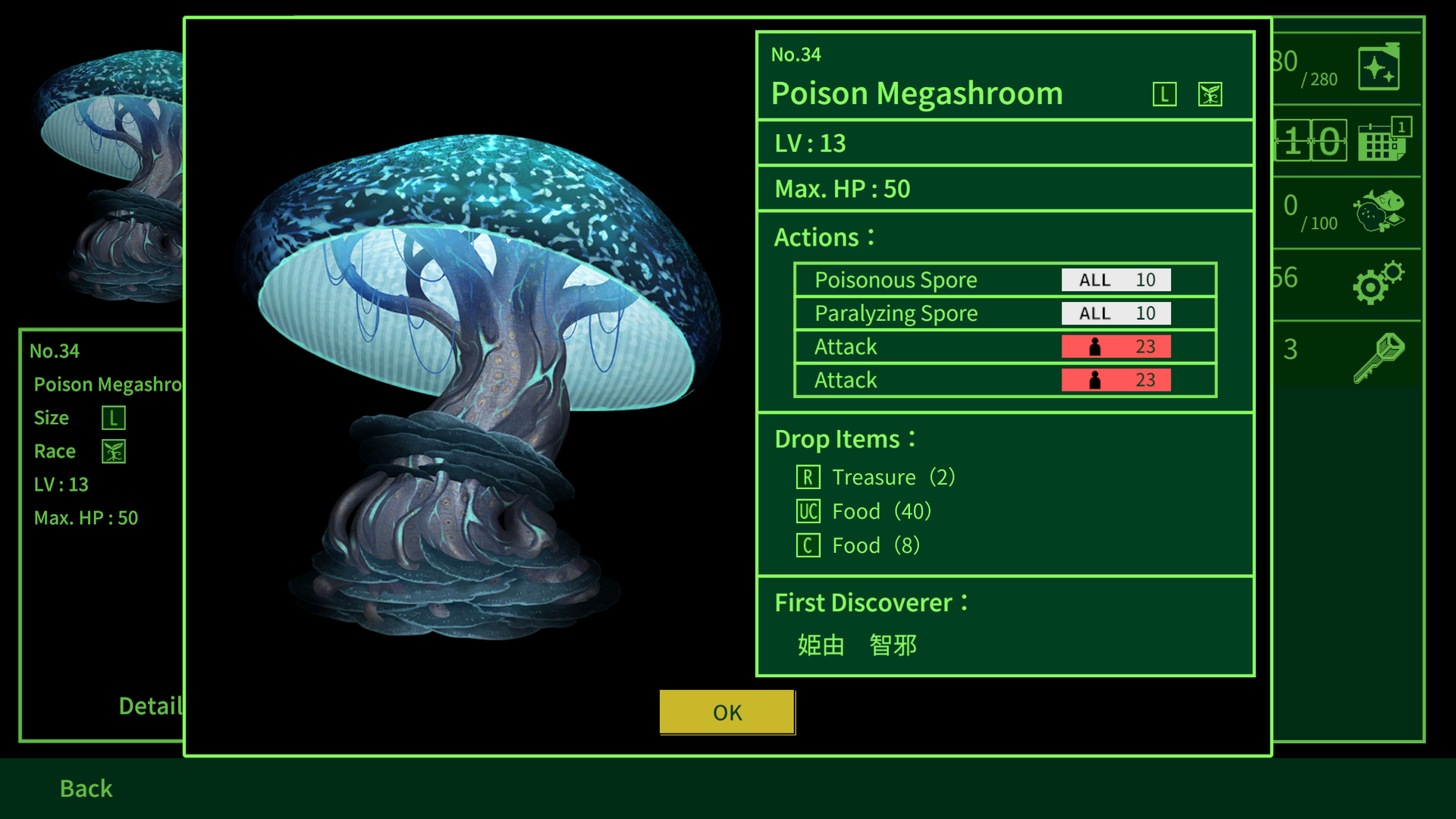The height and width of the screenshot is (819, 1456).
Task: Click the red Attack 23 damage bar
Action: pos(1116,347)
